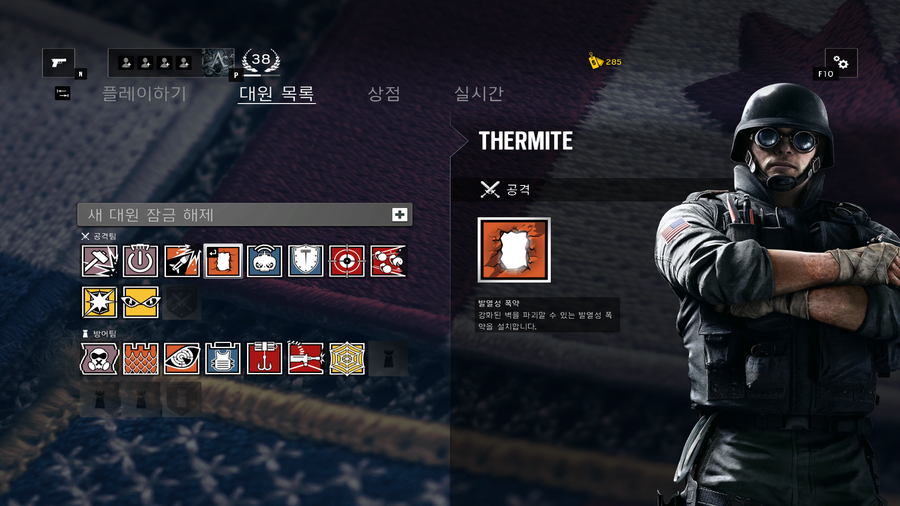Viewport: 900px width, 506px height.
Task: Select the 대원 목록 (Operators) tab
Action: pyautogui.click(x=277, y=94)
